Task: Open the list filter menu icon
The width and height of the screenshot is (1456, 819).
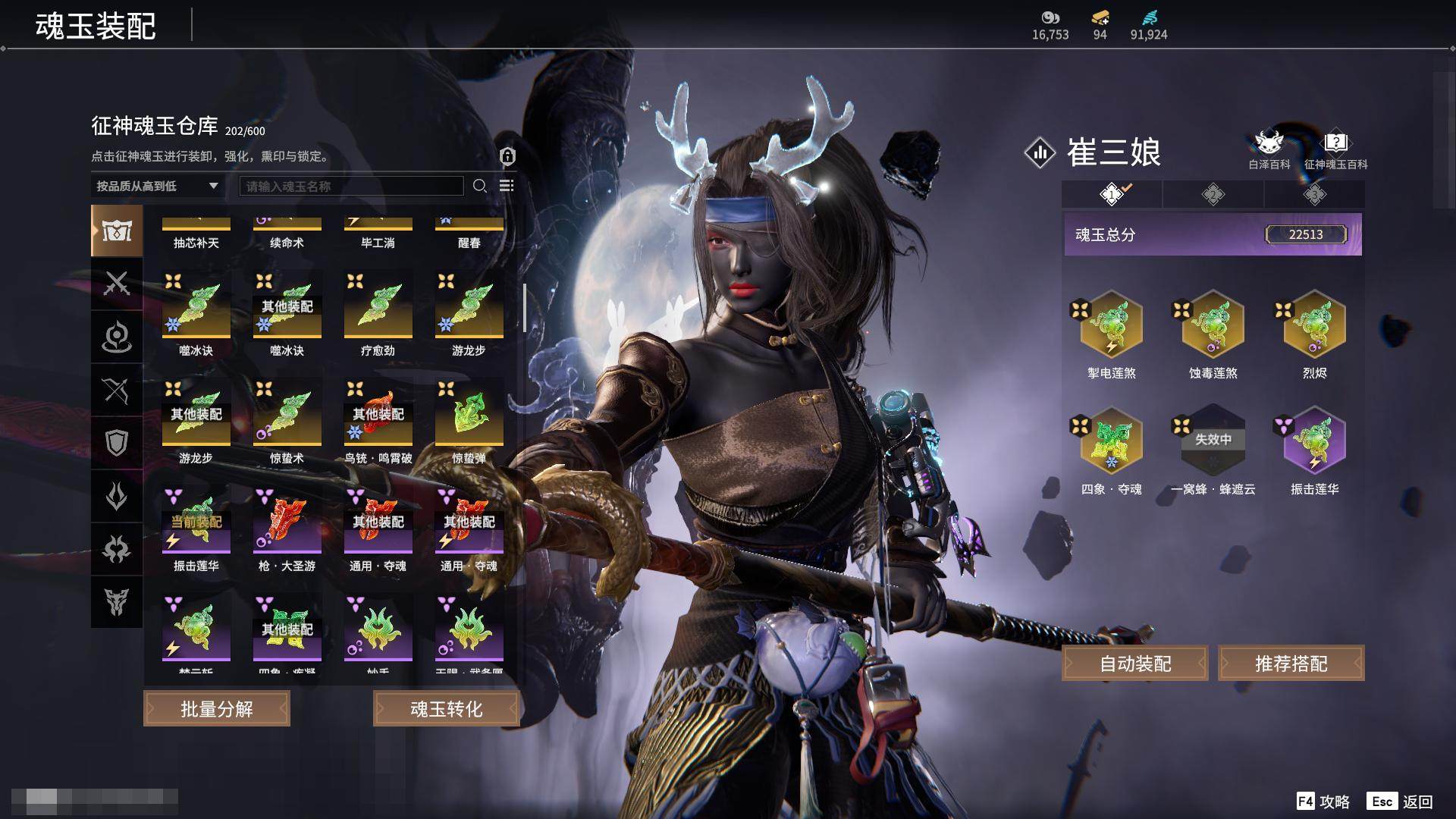Action: coord(507,186)
